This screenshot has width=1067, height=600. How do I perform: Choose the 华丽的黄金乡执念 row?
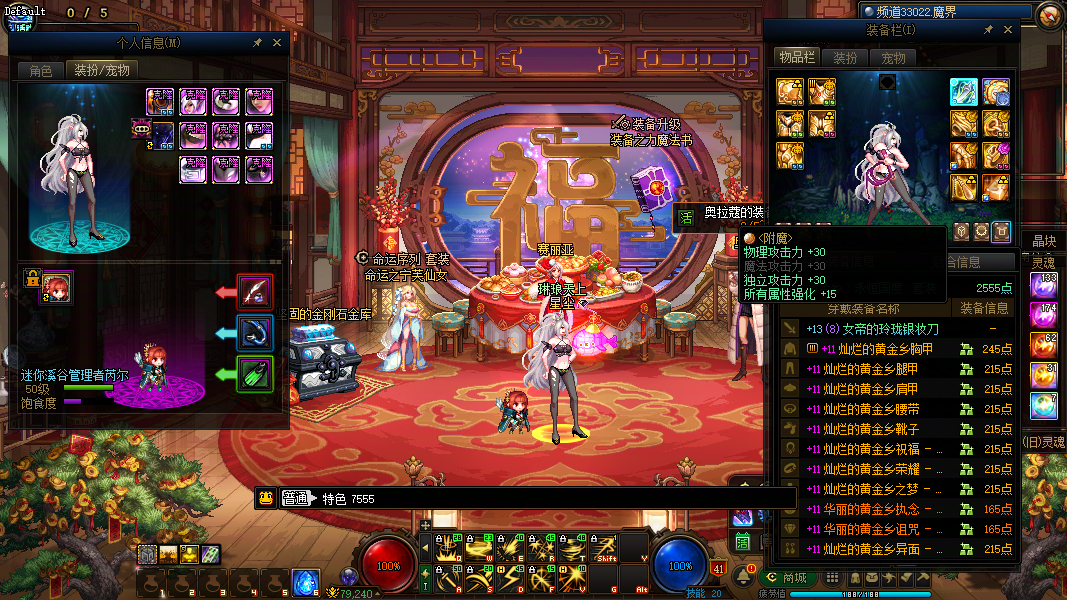880,509
